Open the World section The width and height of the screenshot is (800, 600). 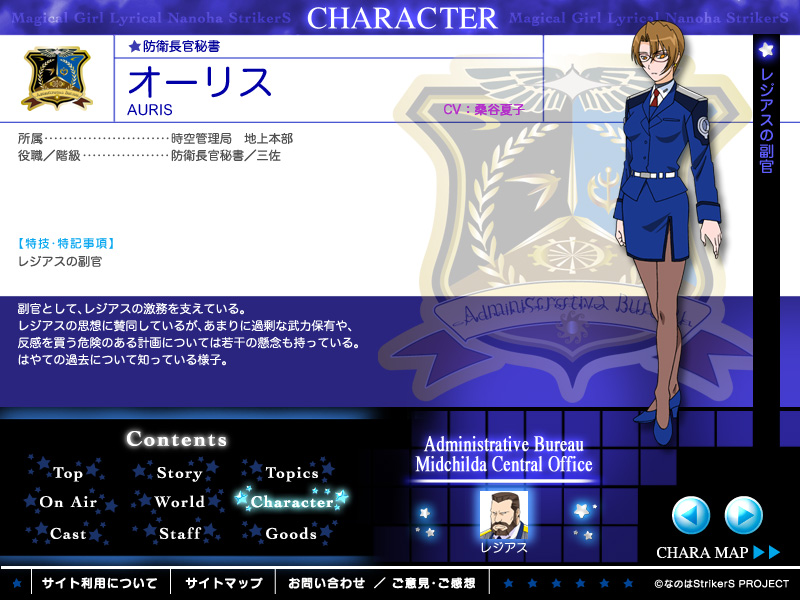point(179,502)
